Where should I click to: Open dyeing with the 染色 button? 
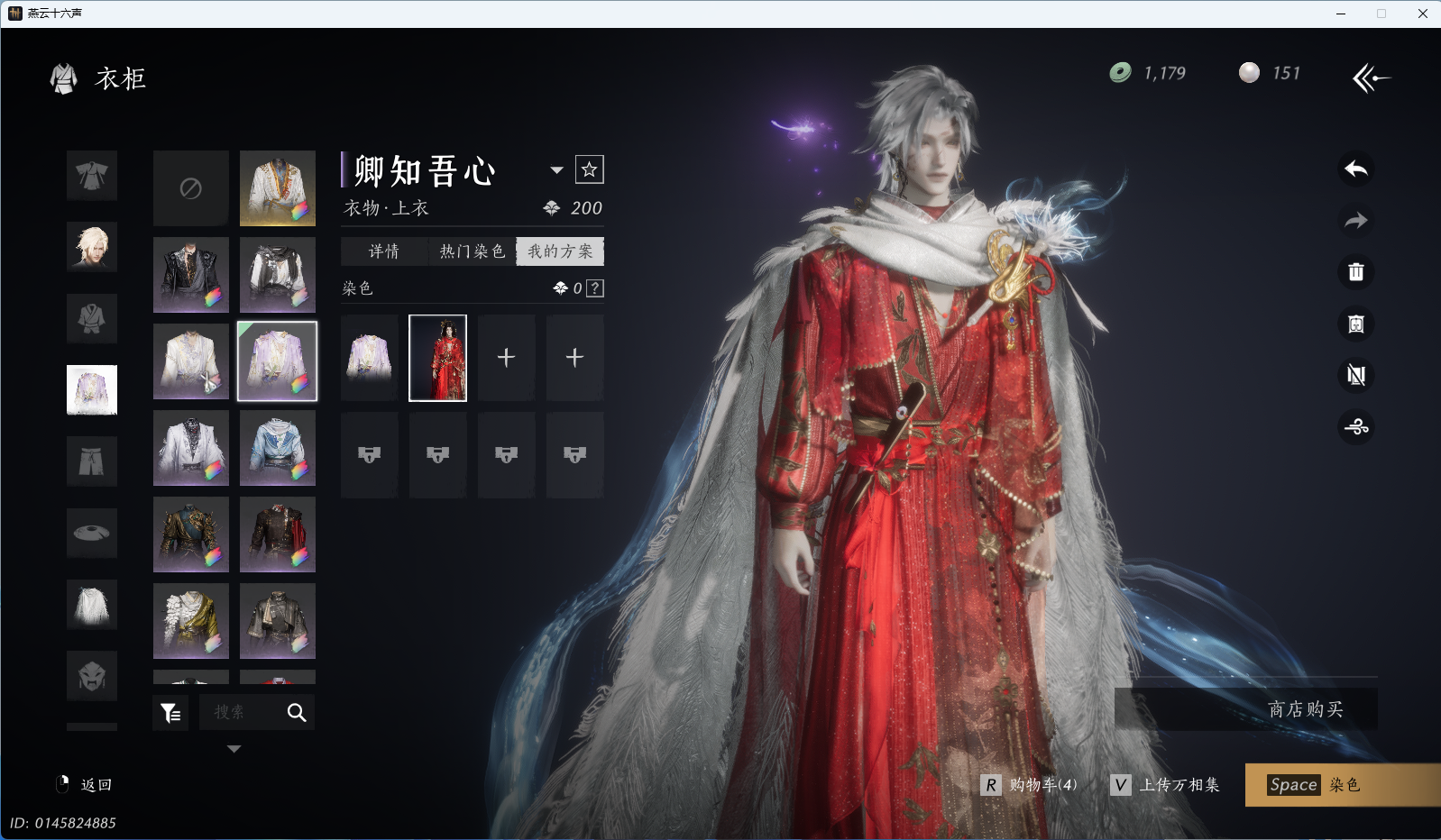(1342, 785)
